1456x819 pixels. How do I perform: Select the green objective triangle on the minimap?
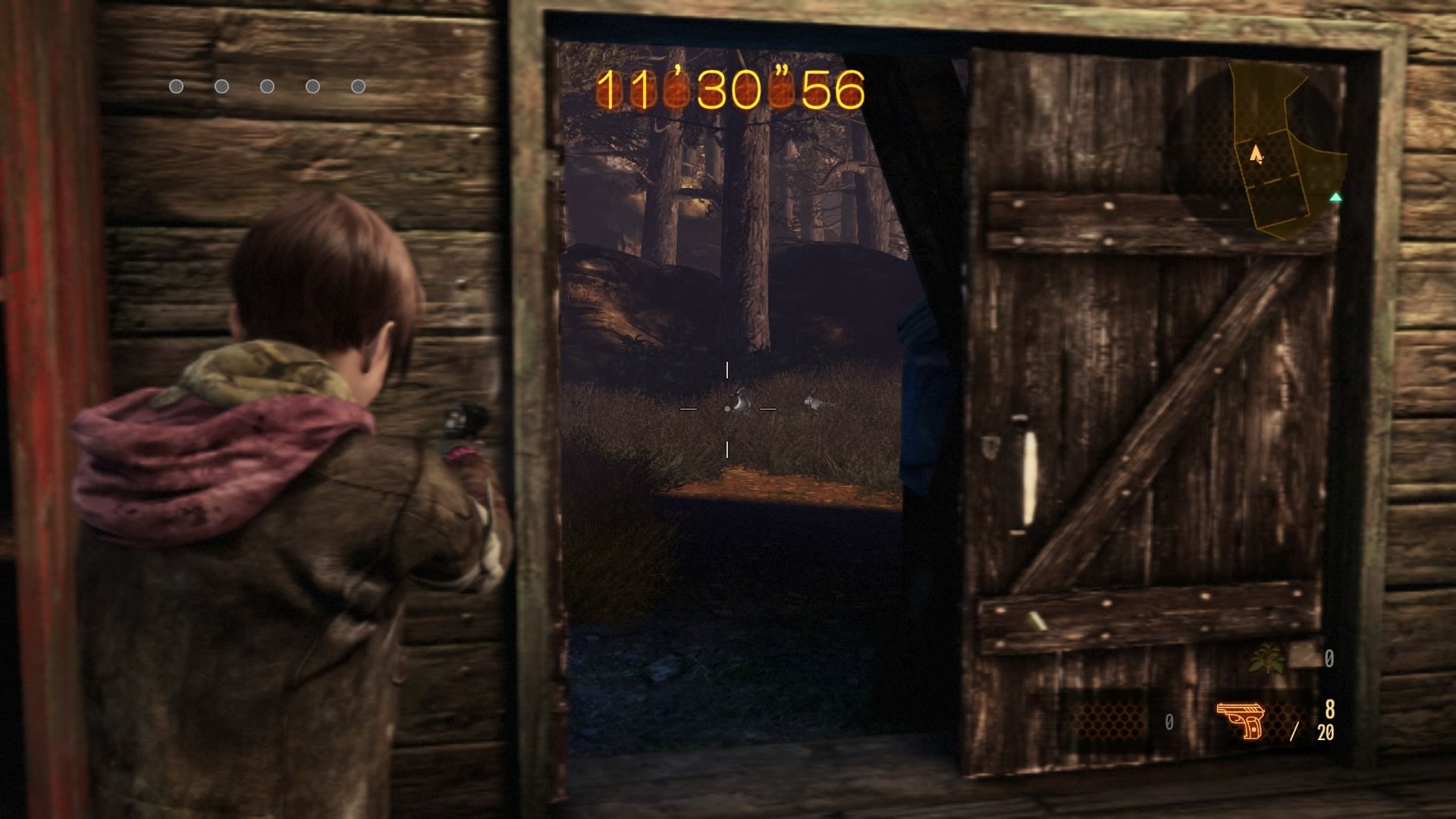coord(1335,197)
